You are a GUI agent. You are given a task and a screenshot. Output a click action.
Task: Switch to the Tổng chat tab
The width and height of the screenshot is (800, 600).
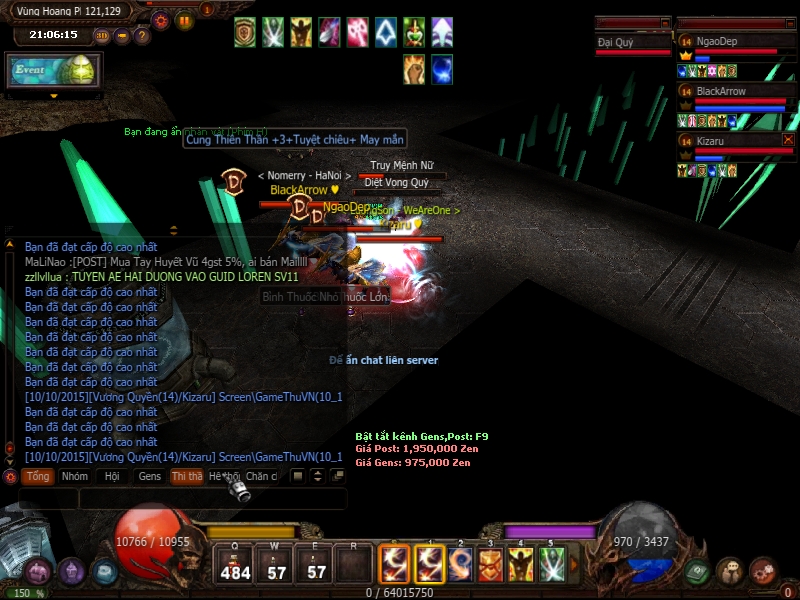pyautogui.click(x=38, y=477)
